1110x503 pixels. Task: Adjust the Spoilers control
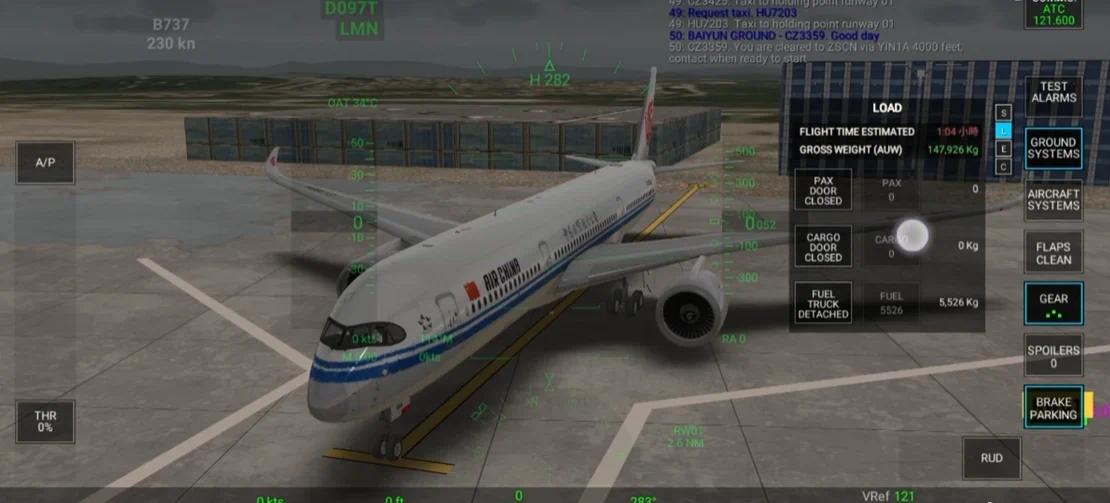pyautogui.click(x=1054, y=356)
